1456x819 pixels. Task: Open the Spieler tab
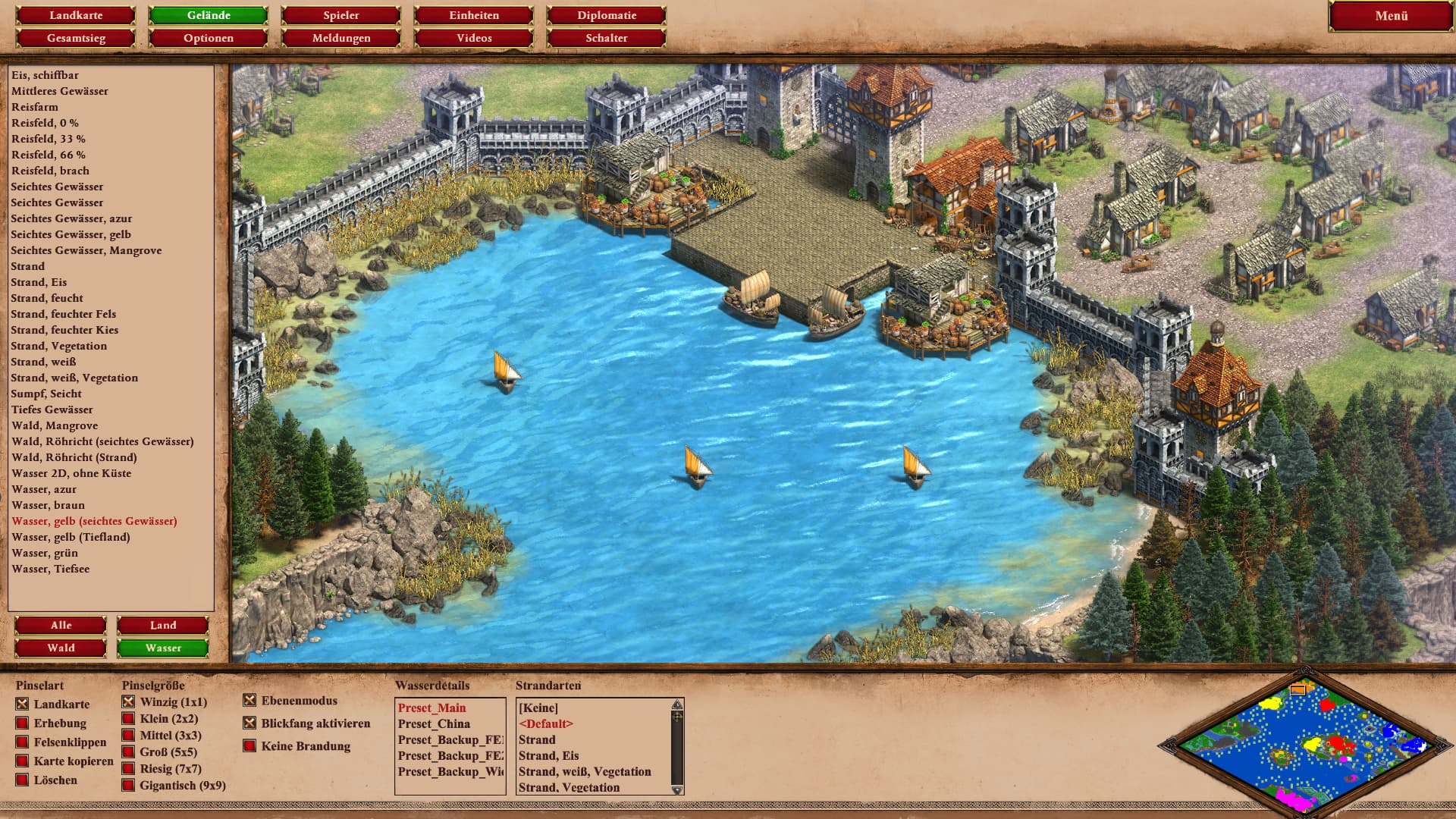tap(341, 15)
